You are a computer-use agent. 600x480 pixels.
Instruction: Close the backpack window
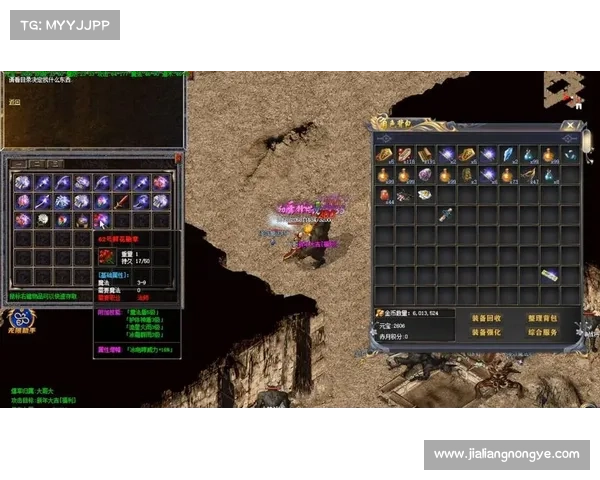[x=570, y=126]
